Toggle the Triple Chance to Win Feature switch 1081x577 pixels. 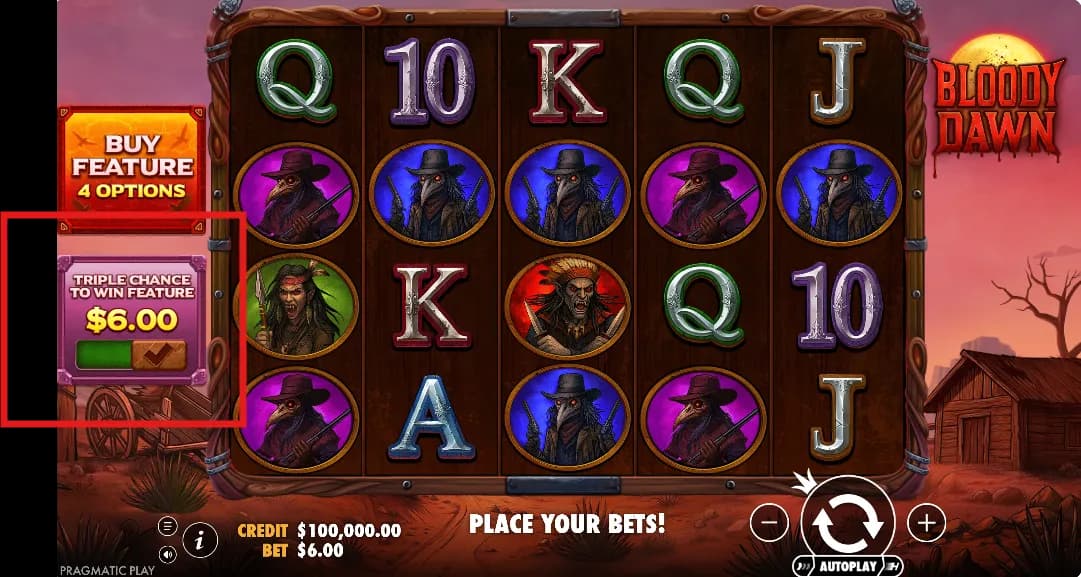[131, 354]
